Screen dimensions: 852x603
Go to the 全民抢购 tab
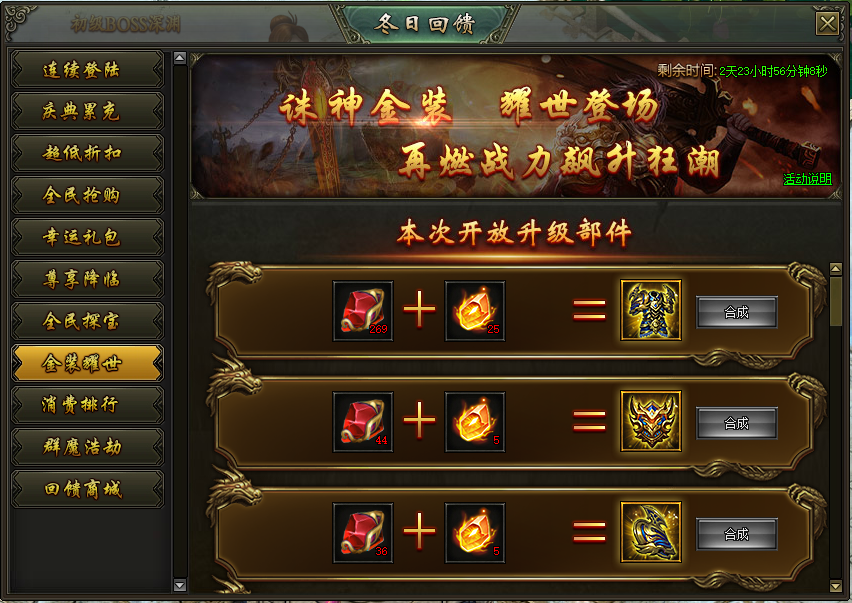(87, 196)
